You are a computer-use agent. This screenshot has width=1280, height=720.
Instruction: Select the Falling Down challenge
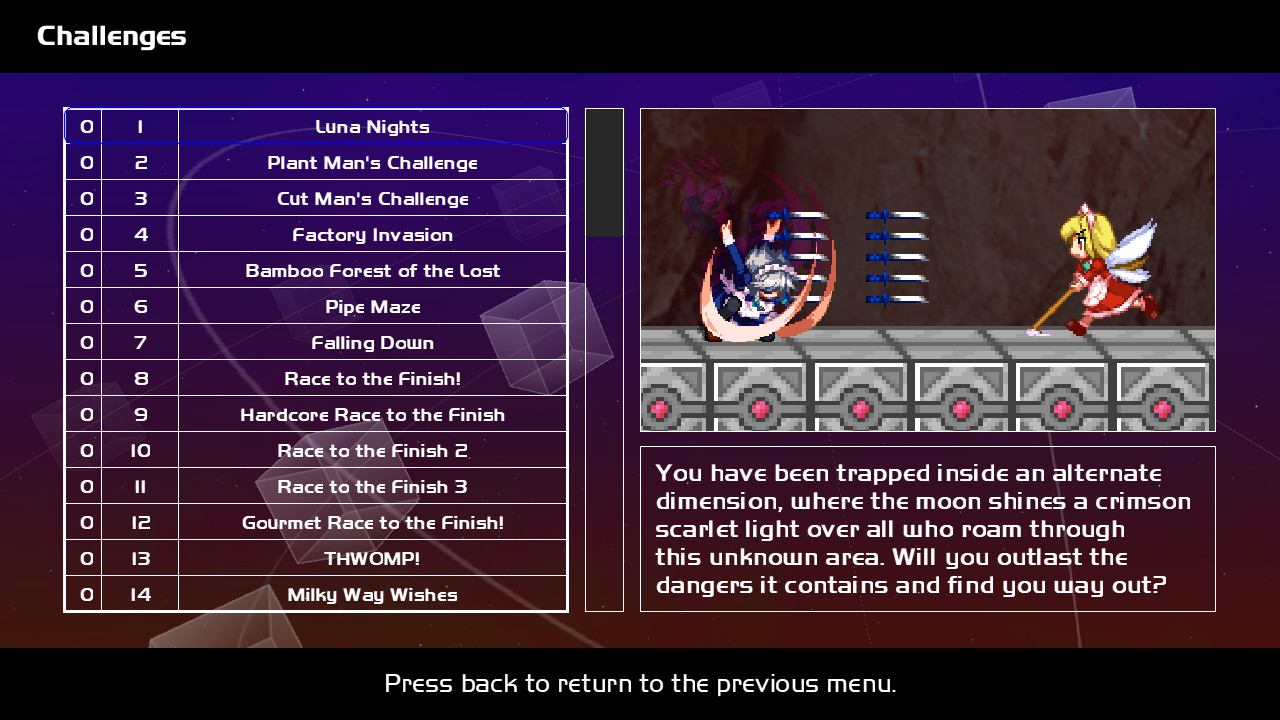pyautogui.click(x=373, y=343)
